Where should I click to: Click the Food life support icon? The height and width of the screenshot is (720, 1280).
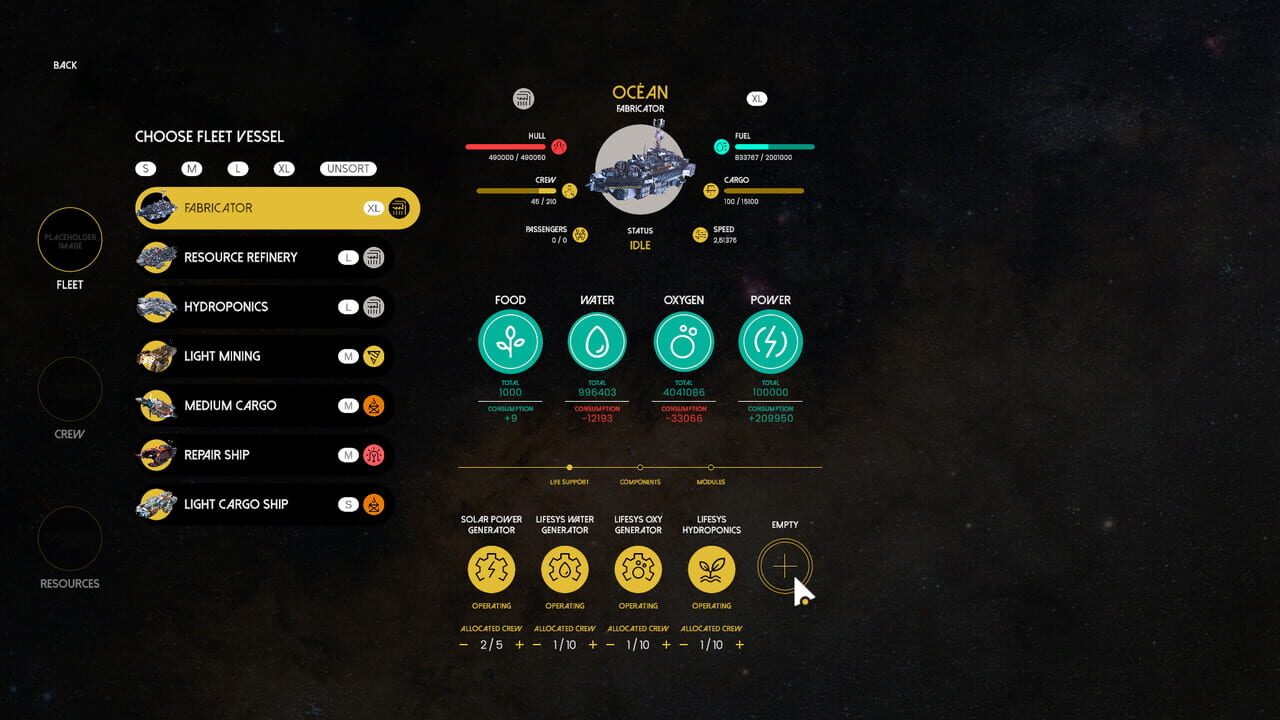click(510, 340)
